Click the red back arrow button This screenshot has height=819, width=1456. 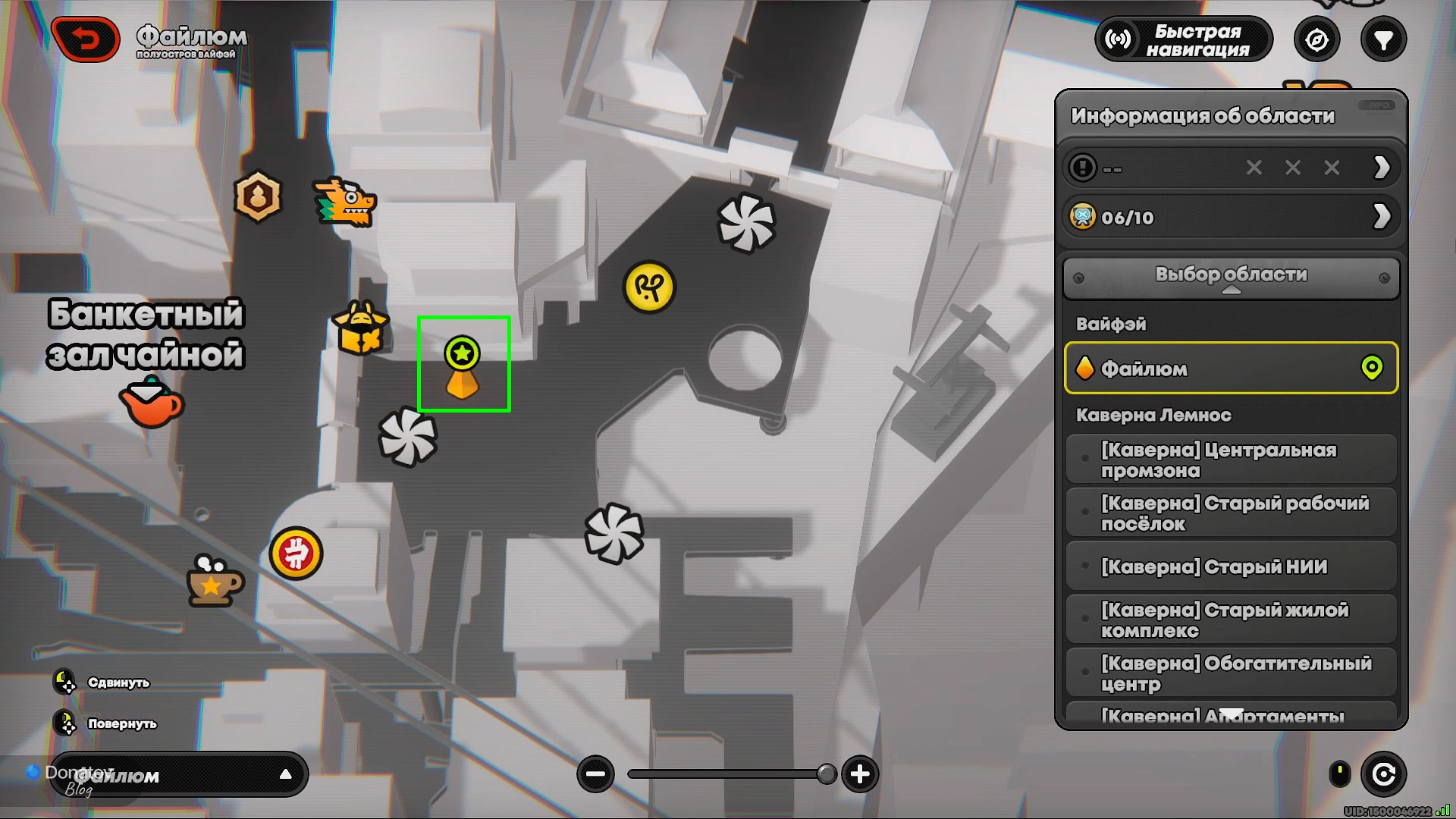(x=86, y=39)
